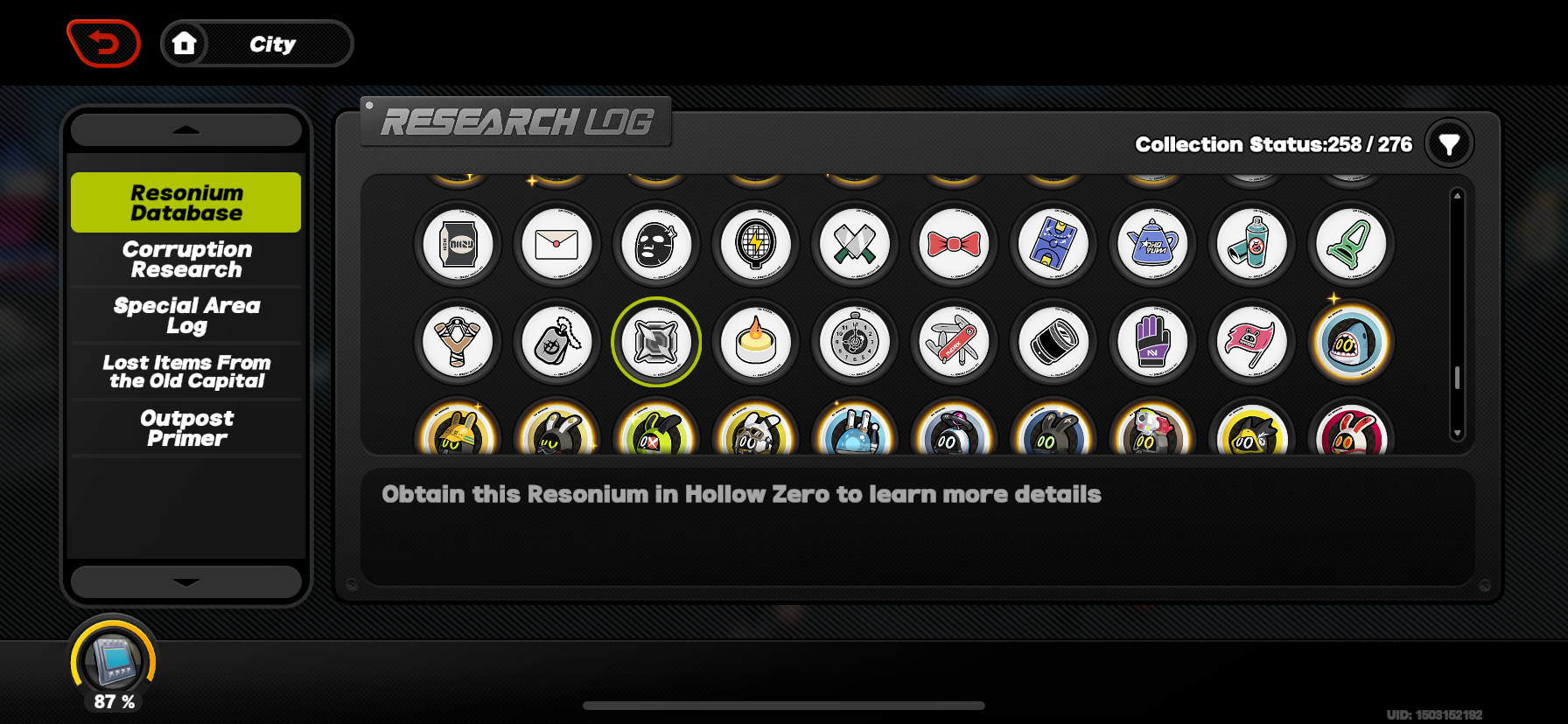Select the purple glove Resonium
The height and width of the screenshot is (724, 1568).
coord(1152,343)
